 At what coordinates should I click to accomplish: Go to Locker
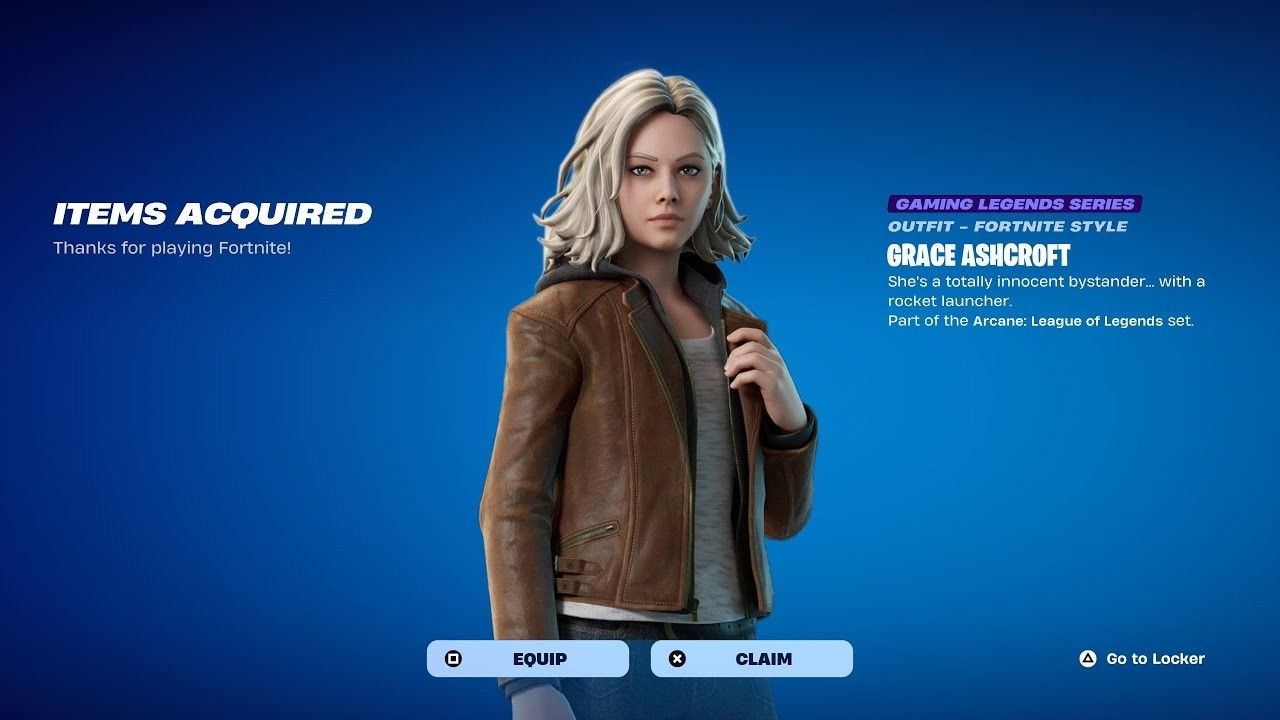point(1142,659)
